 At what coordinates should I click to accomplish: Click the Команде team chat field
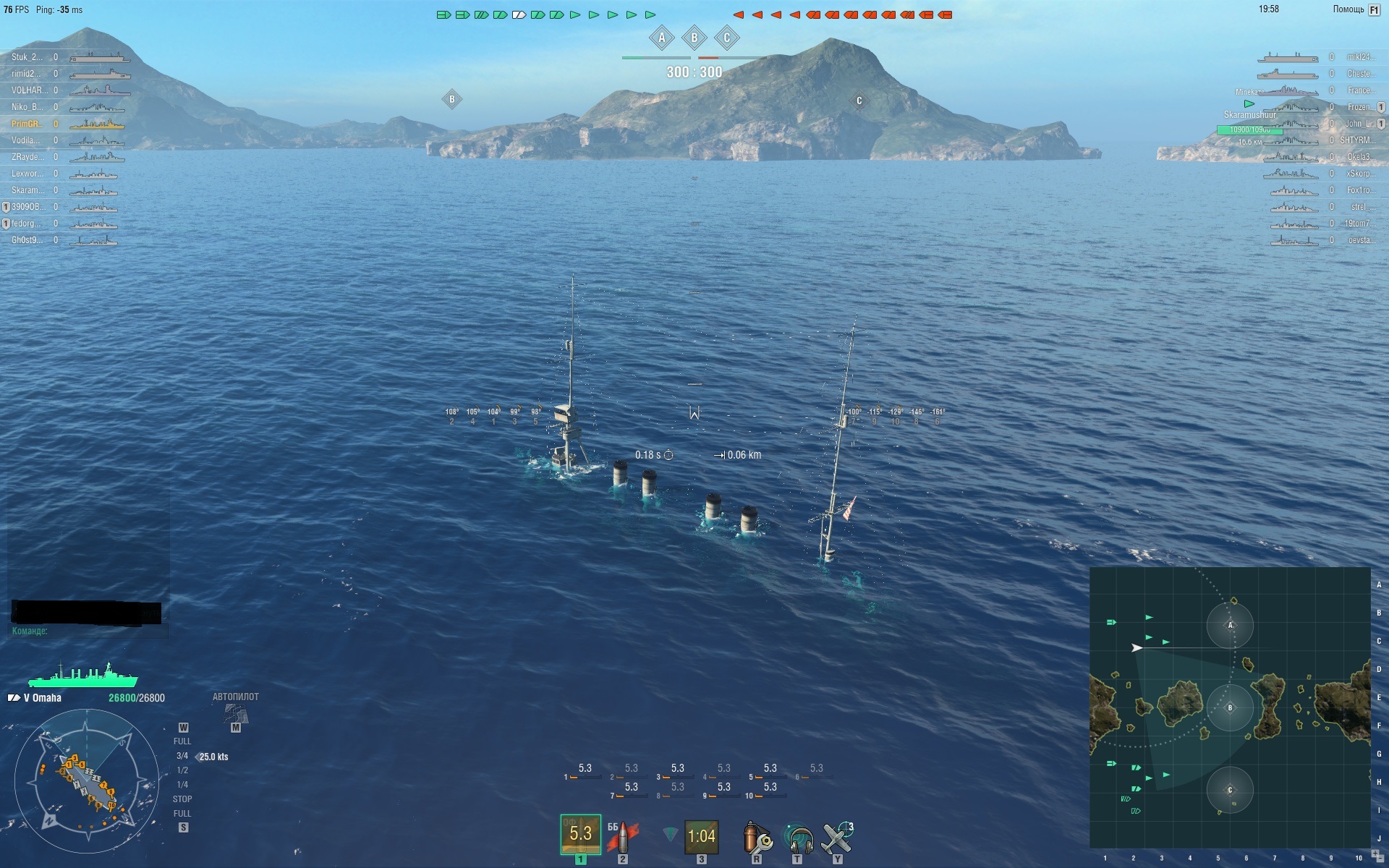tap(87, 631)
